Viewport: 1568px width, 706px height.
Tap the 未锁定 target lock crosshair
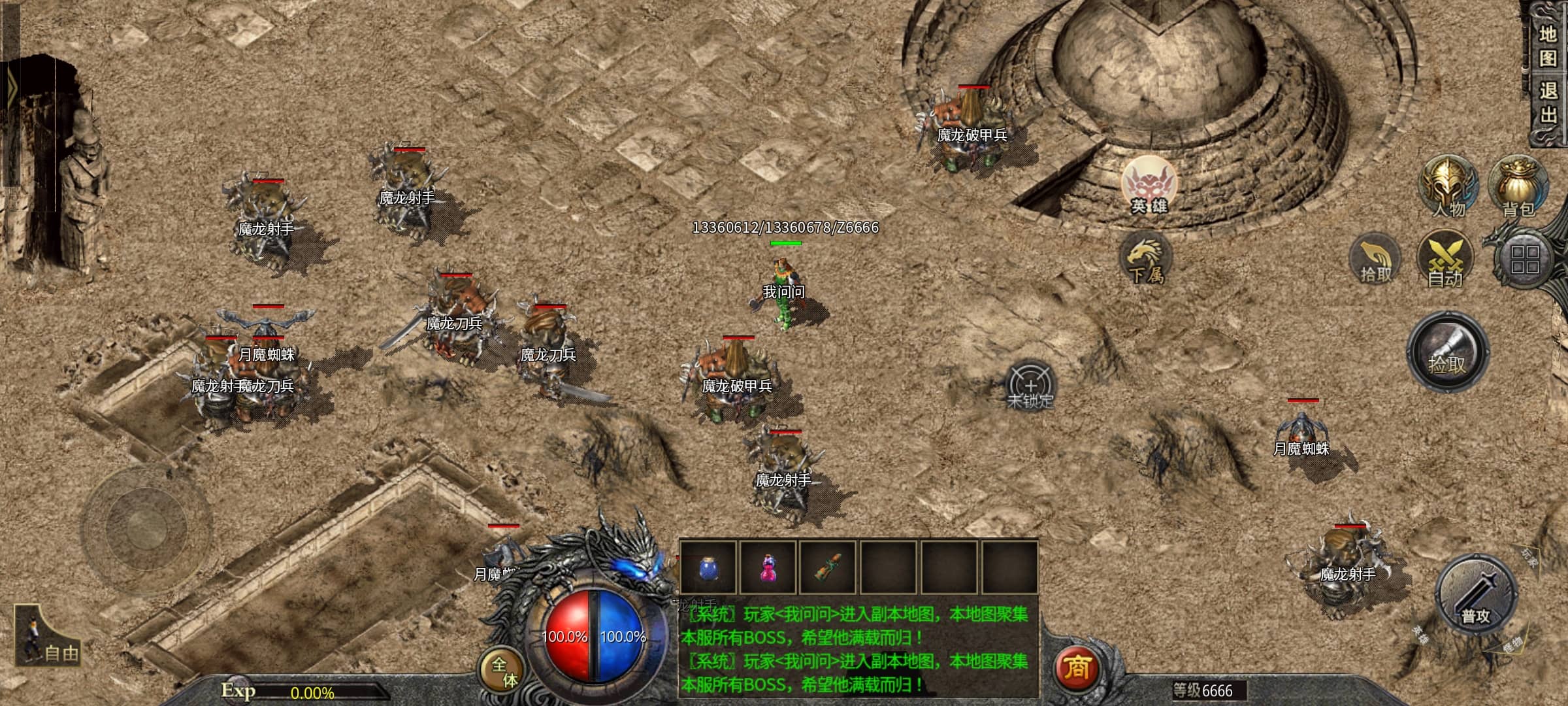(1030, 386)
